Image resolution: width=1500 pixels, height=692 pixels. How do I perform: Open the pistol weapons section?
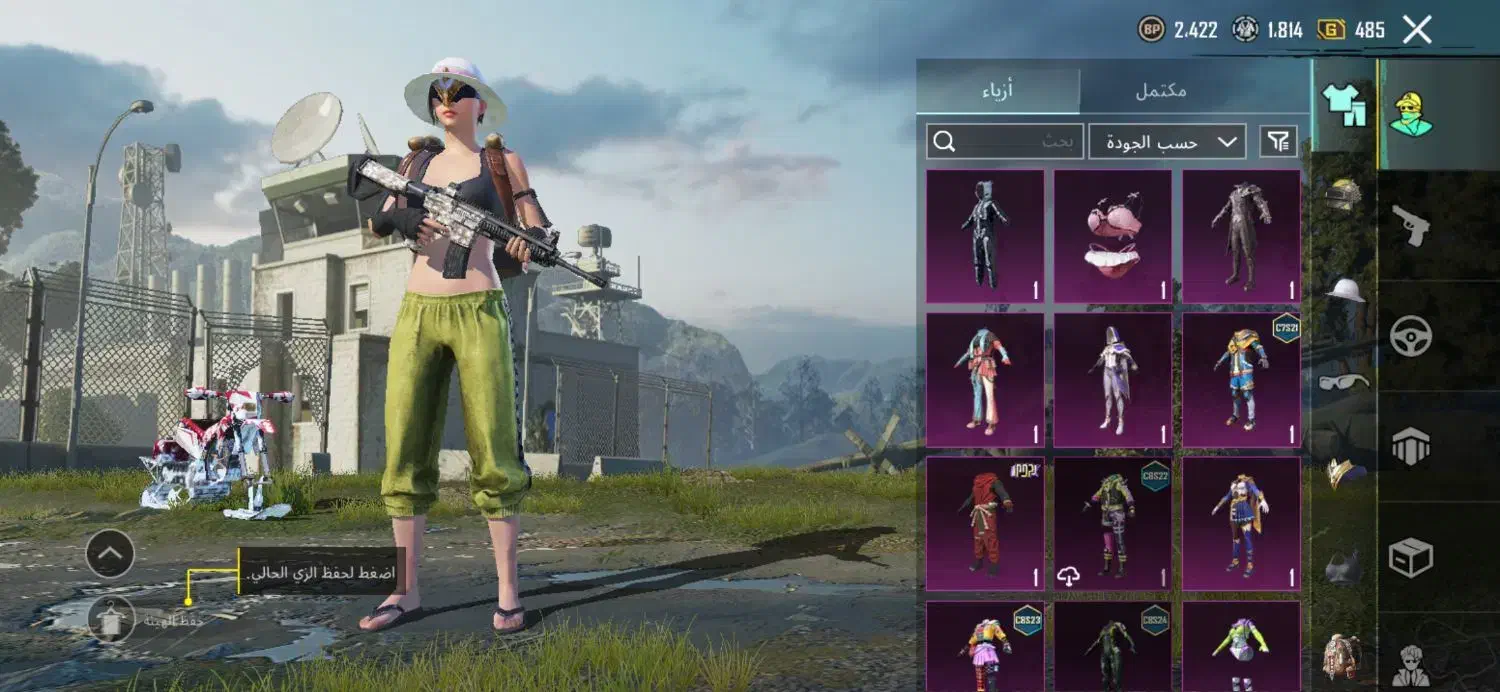(1410, 225)
